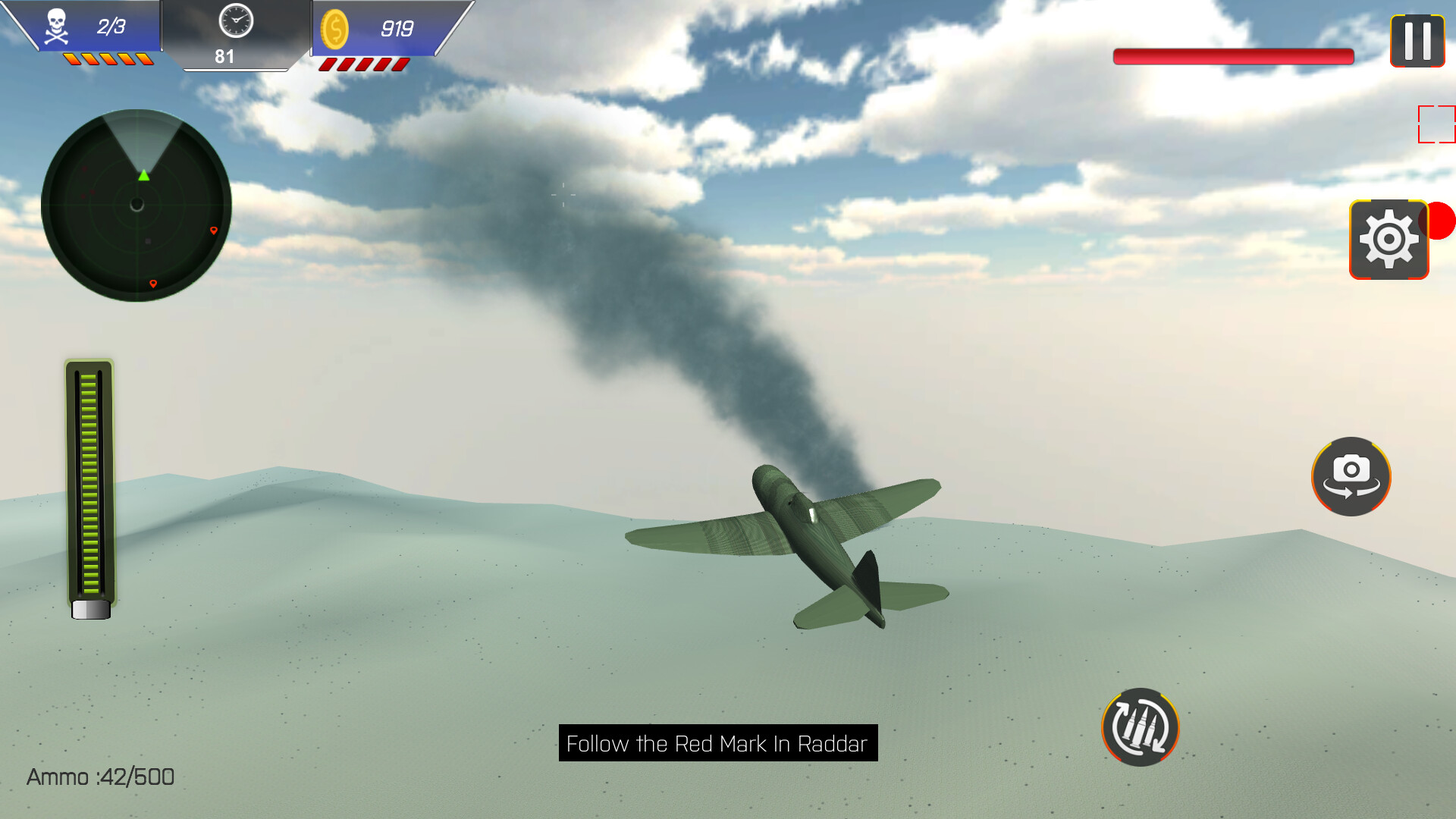The width and height of the screenshot is (1456, 819).
Task: Toggle a red enemy marker on radar
Action: click(214, 230)
